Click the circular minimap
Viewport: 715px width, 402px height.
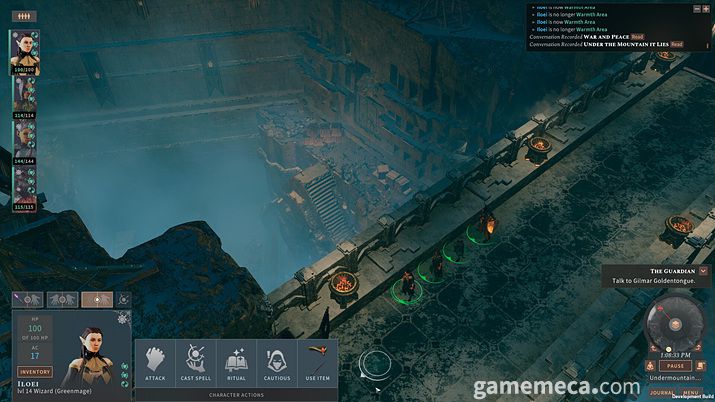tap(670, 325)
